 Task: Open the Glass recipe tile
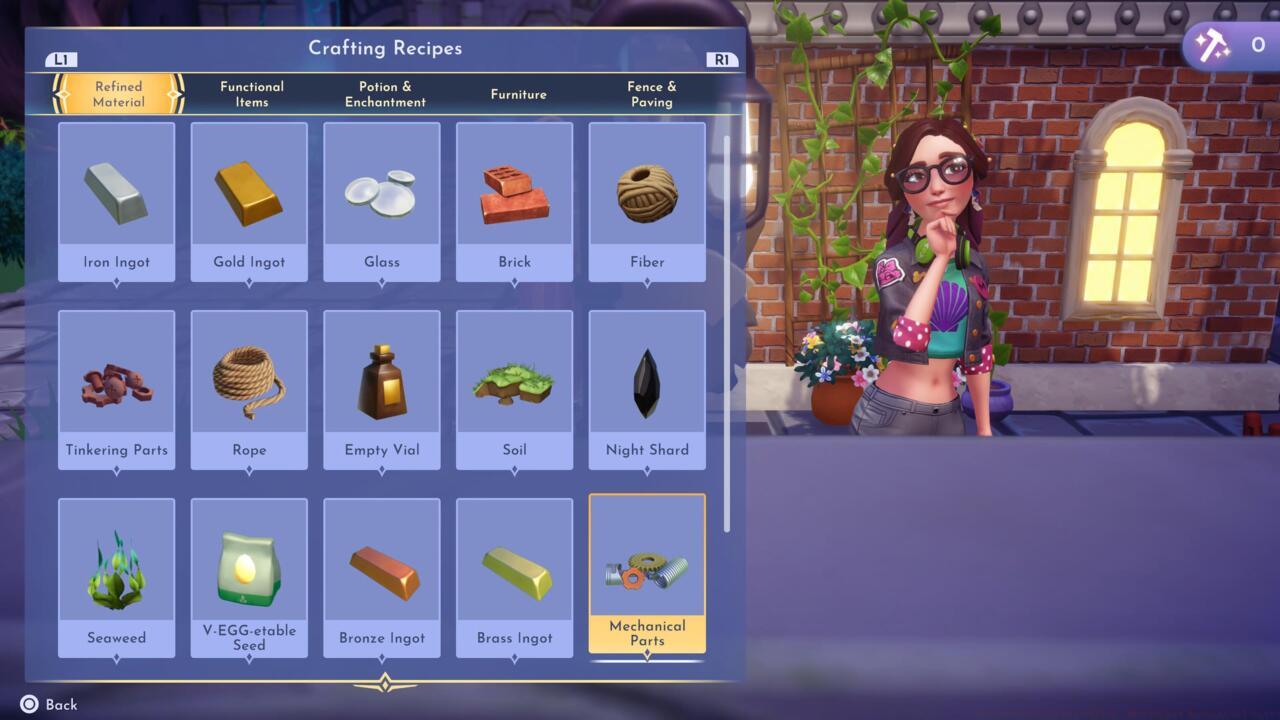[x=382, y=202]
